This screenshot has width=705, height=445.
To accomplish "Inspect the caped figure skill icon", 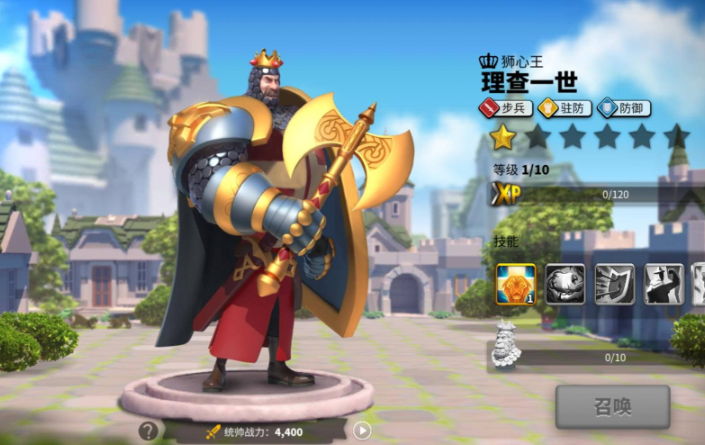I will tap(663, 284).
